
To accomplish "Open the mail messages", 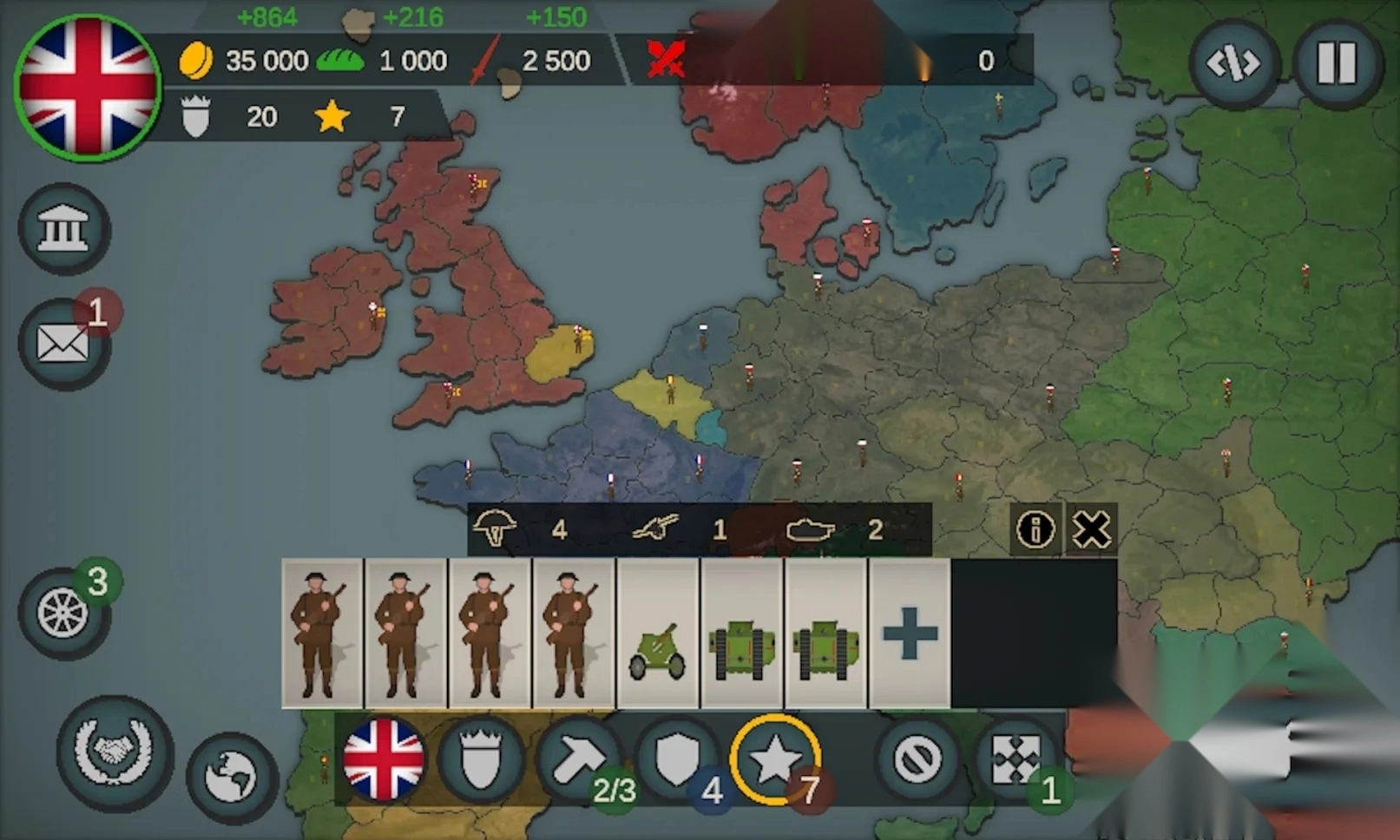I will 63,345.
